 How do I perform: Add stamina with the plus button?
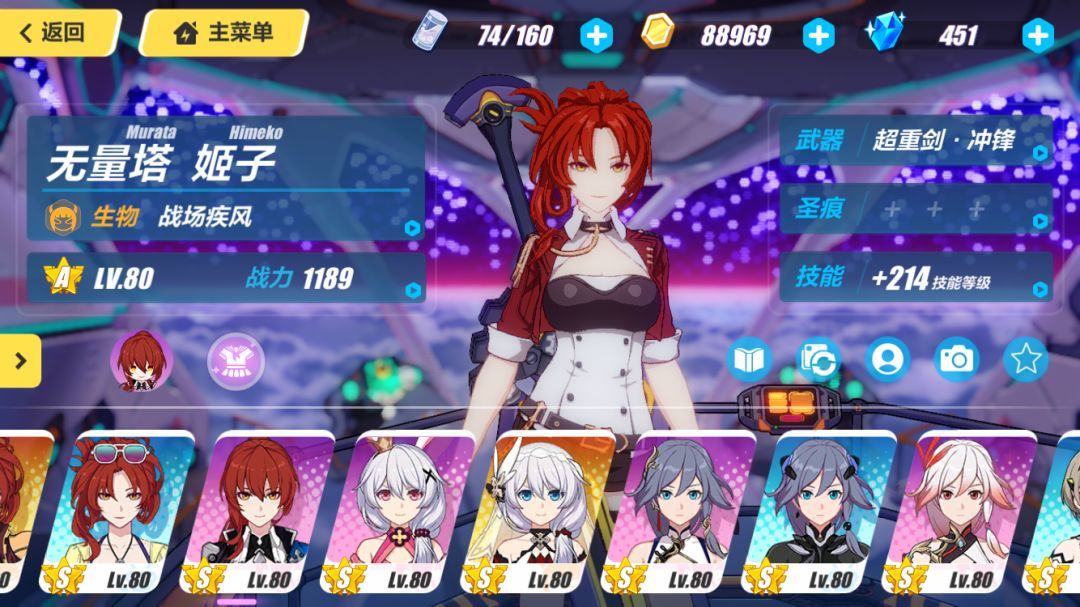point(596,36)
